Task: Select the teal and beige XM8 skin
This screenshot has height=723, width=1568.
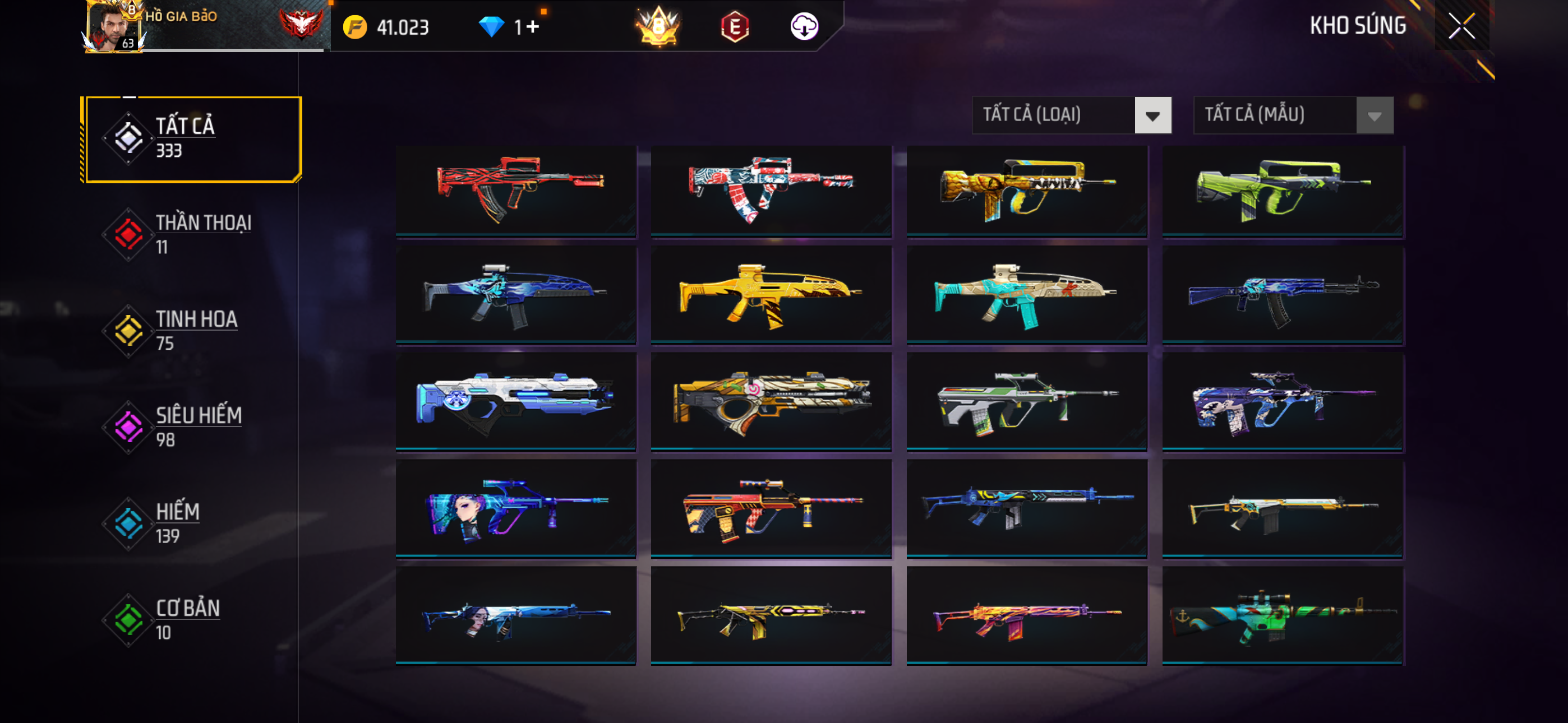Action: point(1027,296)
